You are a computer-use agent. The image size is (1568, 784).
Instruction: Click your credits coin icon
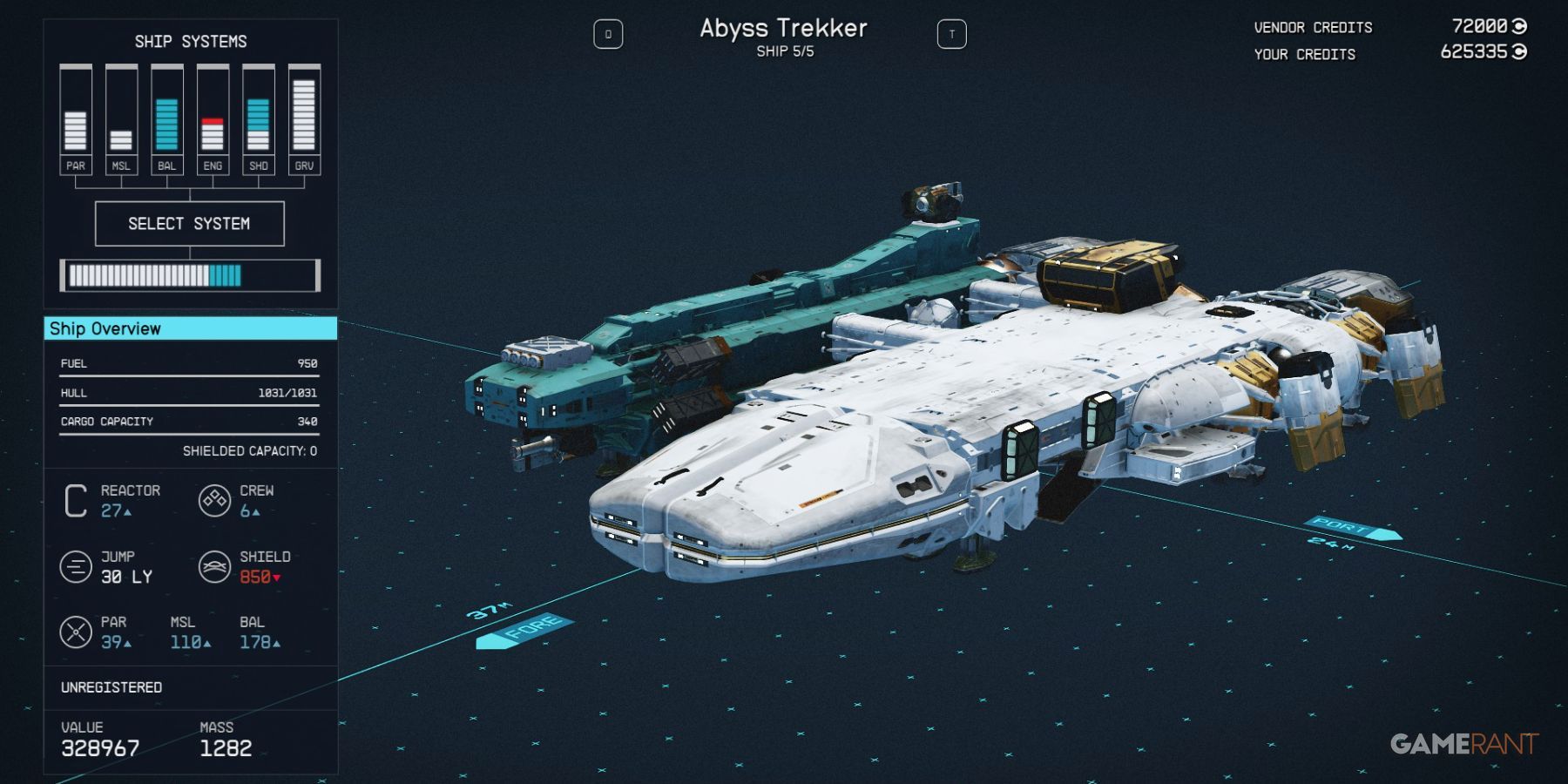[1517, 52]
